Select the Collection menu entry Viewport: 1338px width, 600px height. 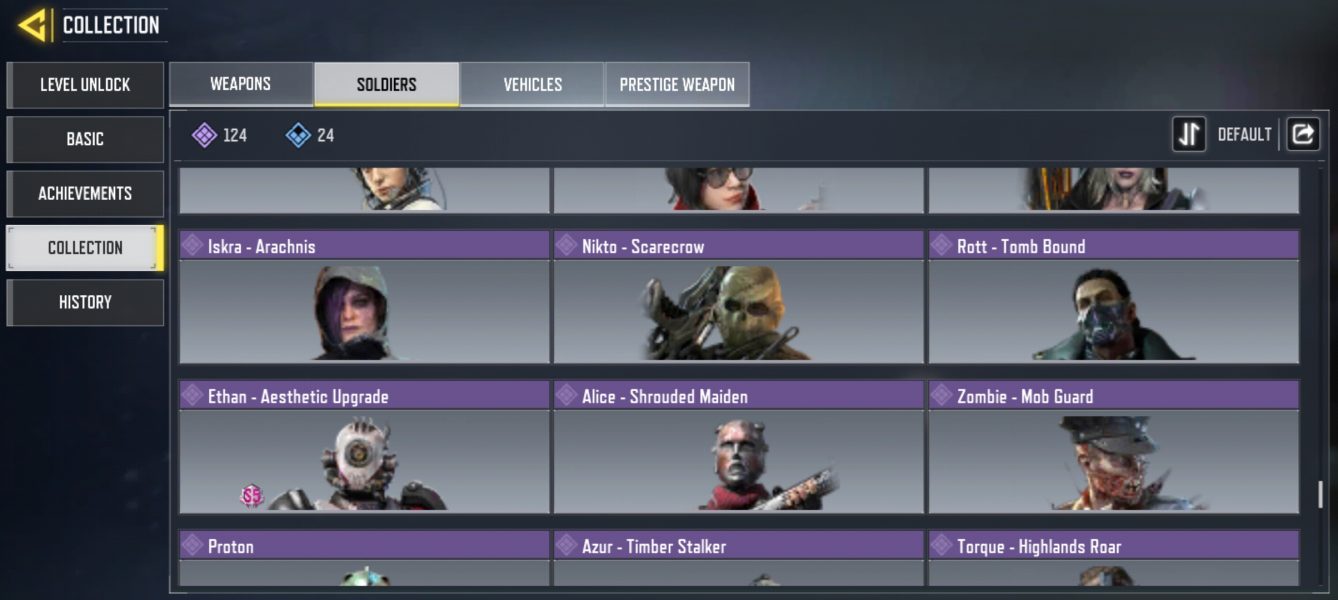pos(85,248)
